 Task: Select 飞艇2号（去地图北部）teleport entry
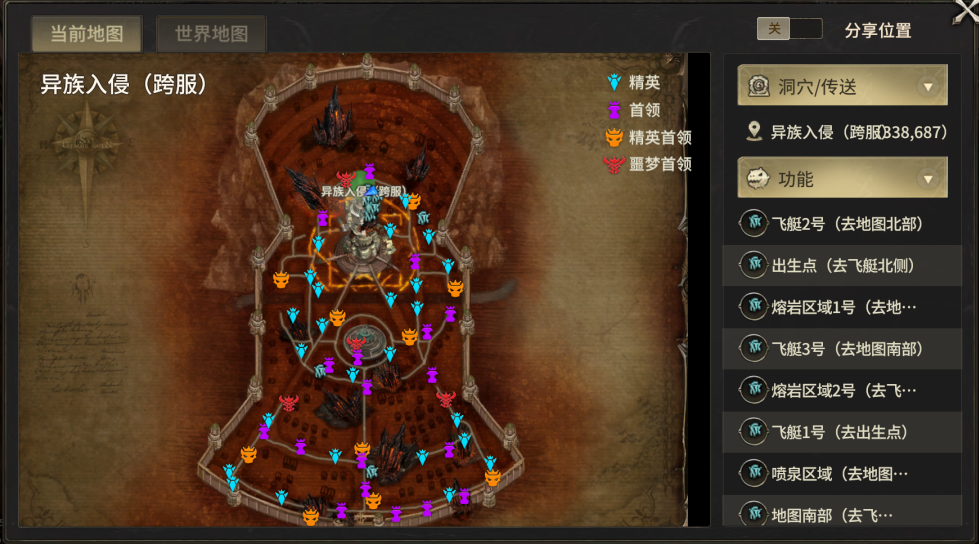click(x=842, y=223)
